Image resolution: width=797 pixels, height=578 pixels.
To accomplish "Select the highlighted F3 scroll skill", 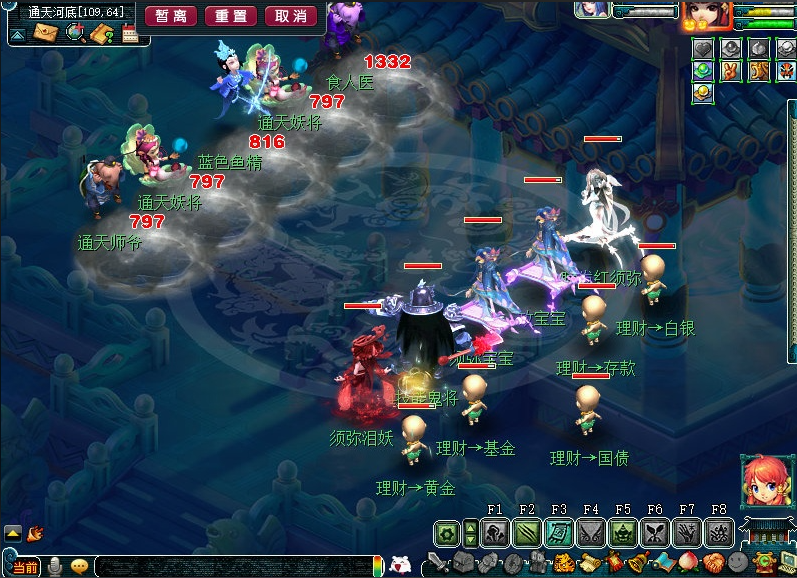I will click(558, 534).
